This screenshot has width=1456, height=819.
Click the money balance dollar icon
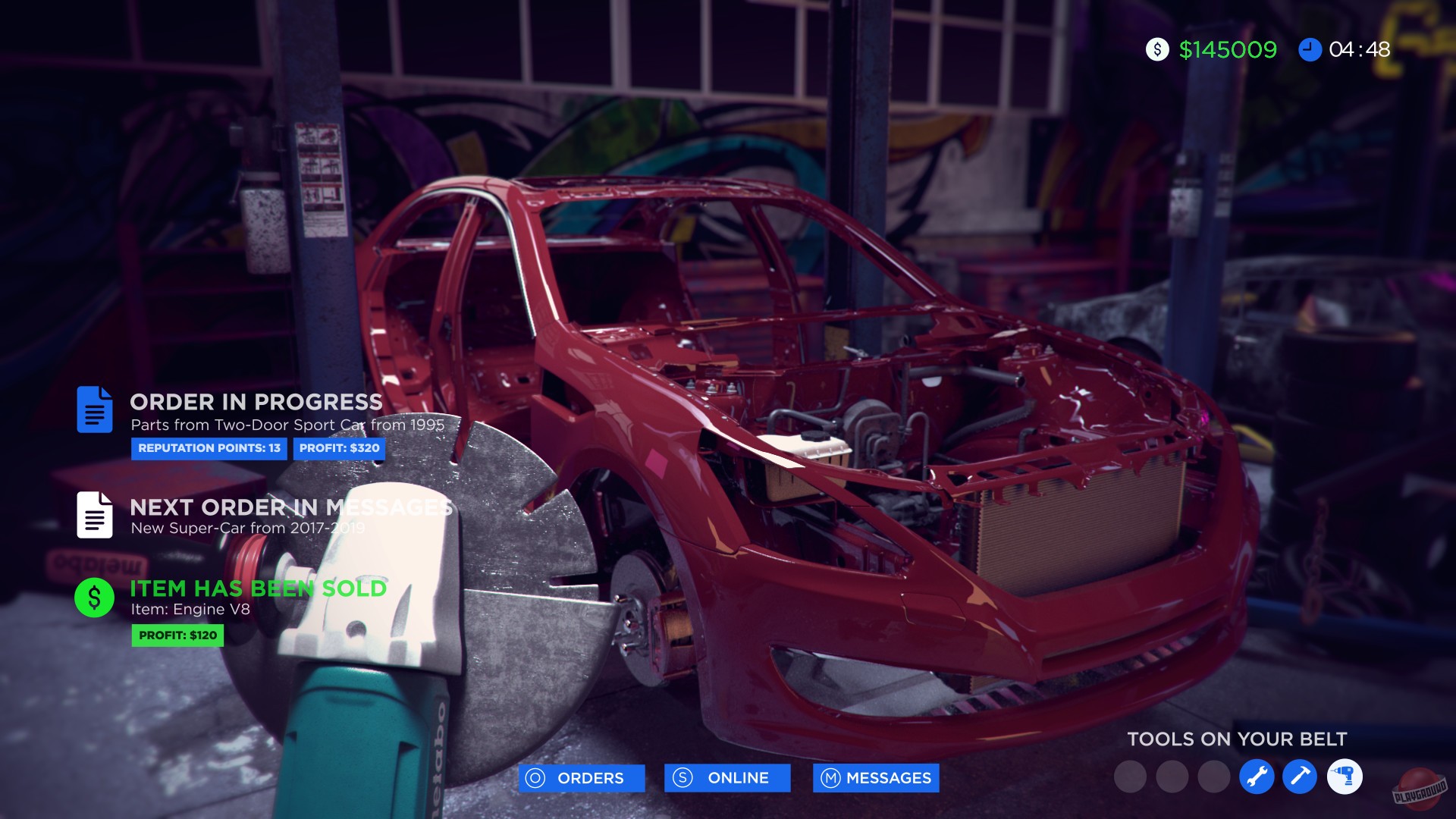click(1156, 50)
